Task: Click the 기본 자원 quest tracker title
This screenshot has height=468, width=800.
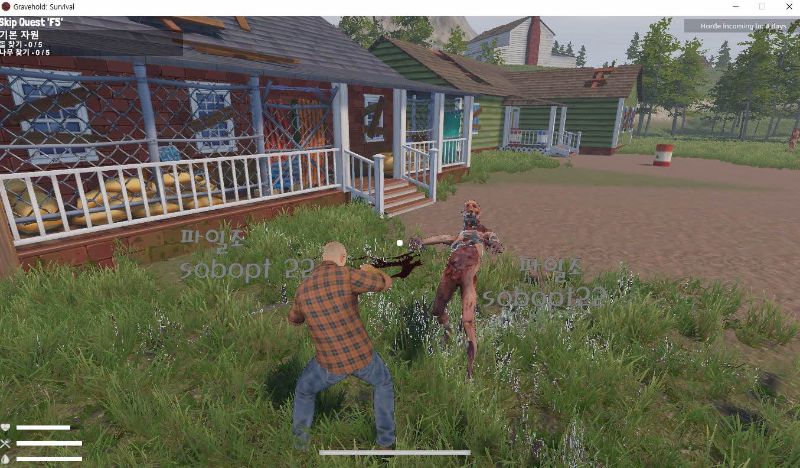Action: tap(22, 33)
